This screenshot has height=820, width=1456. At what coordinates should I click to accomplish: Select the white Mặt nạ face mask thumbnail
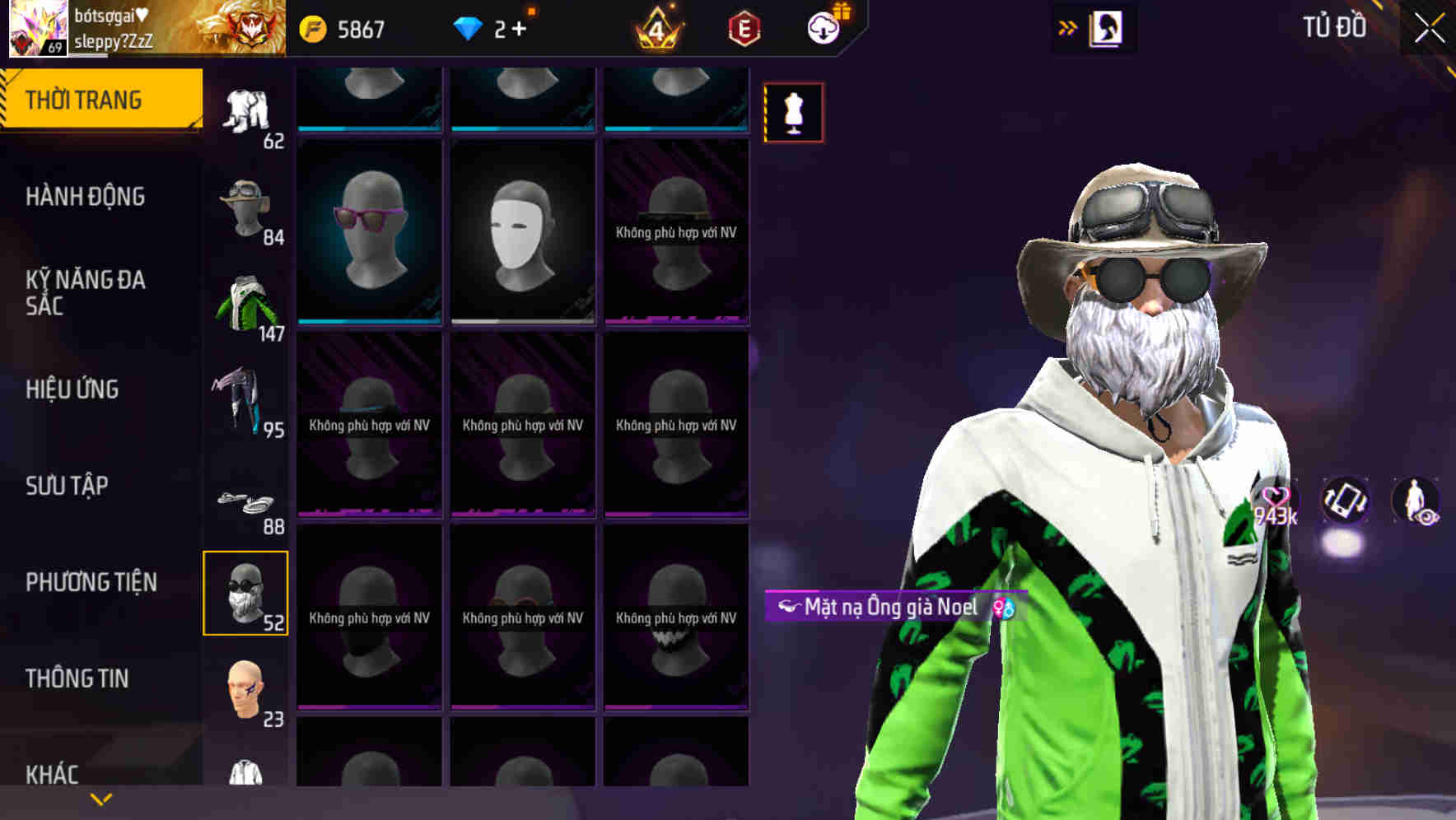coord(522,232)
